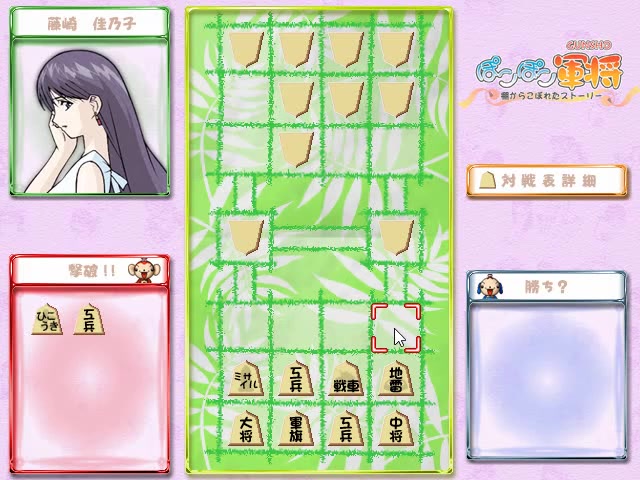The image size is (640, 480).
Task: Pick the 戦車 tank piece
Action: (x=345, y=380)
